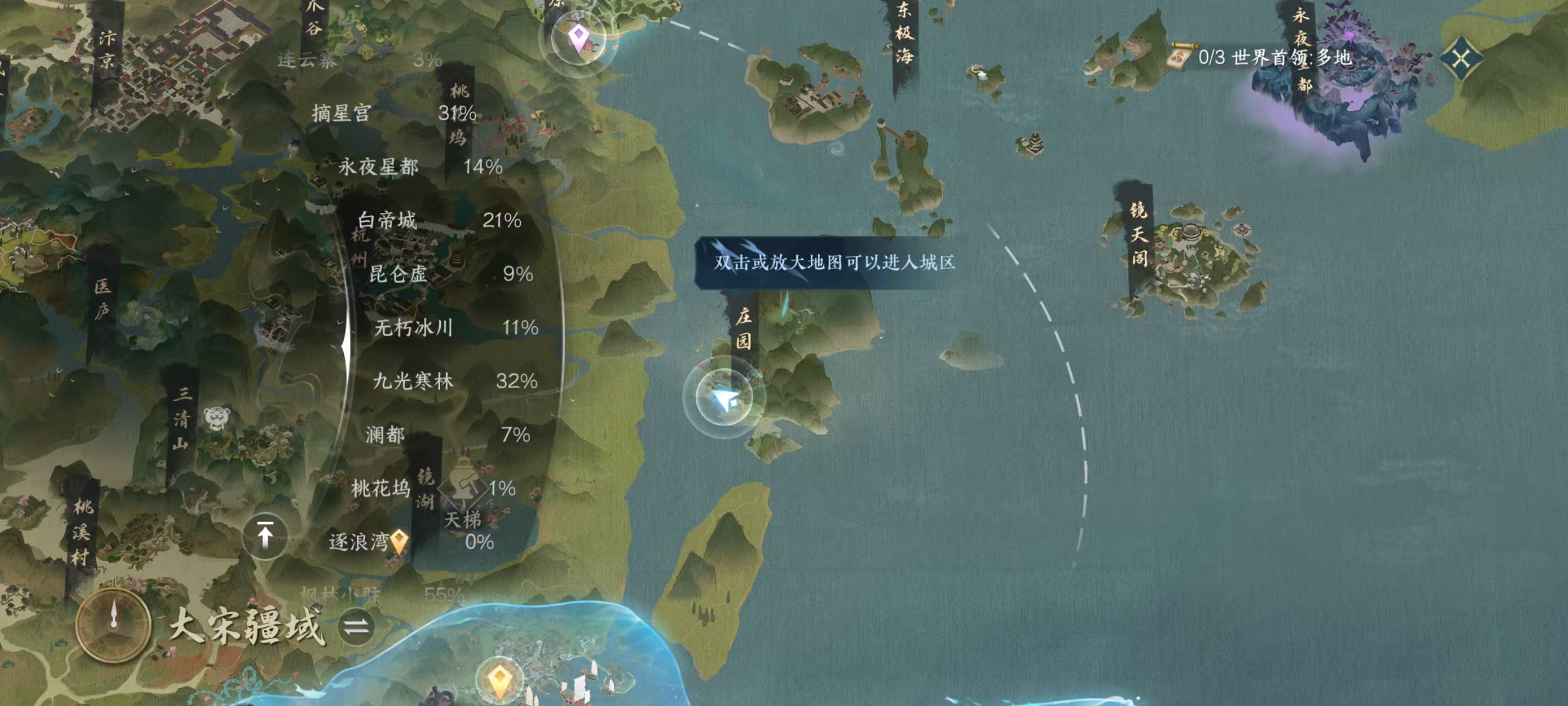
Task: Switch map with the swap arrows button
Action: (356, 627)
